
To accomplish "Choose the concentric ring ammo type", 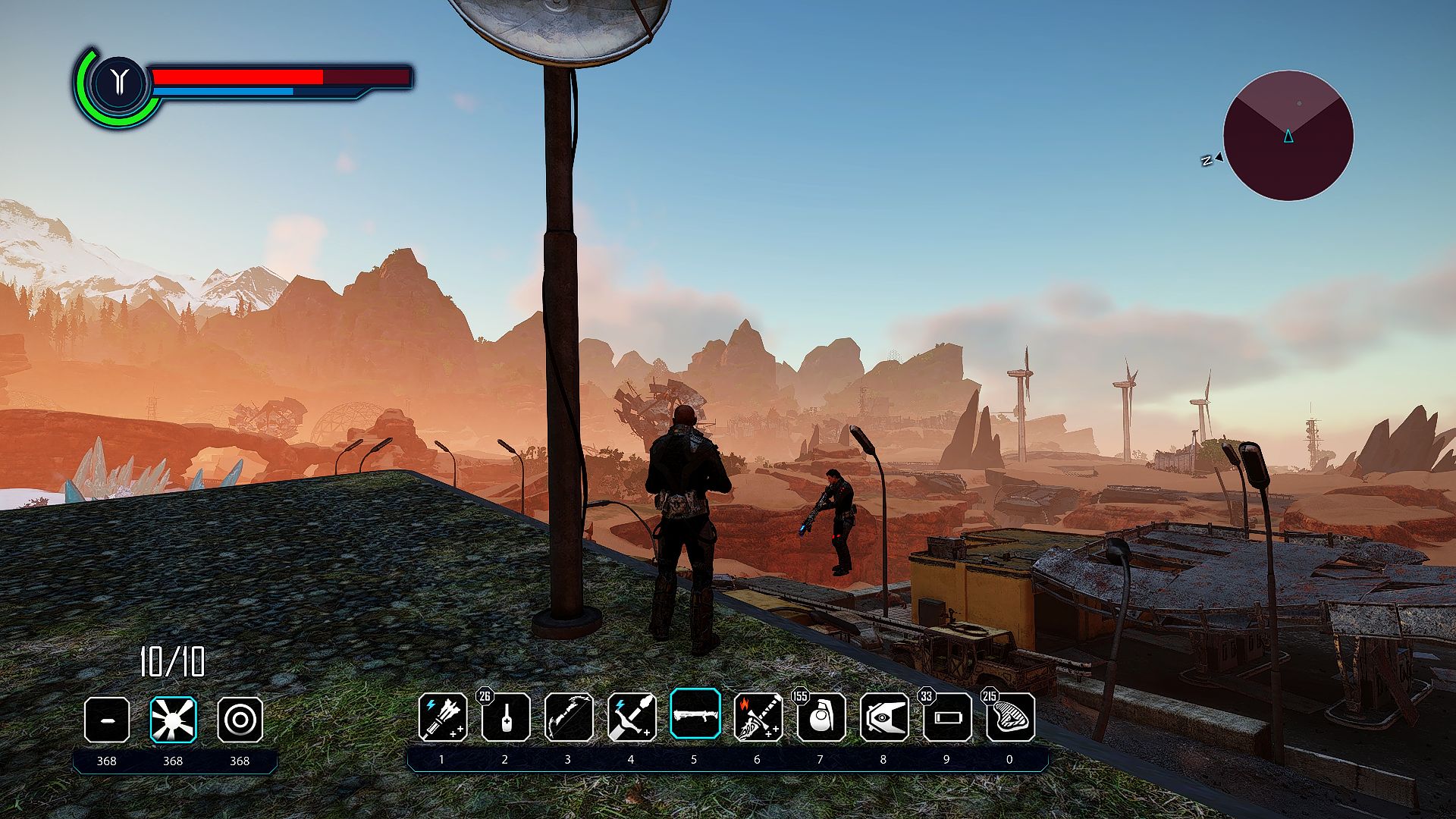I will pos(240,719).
